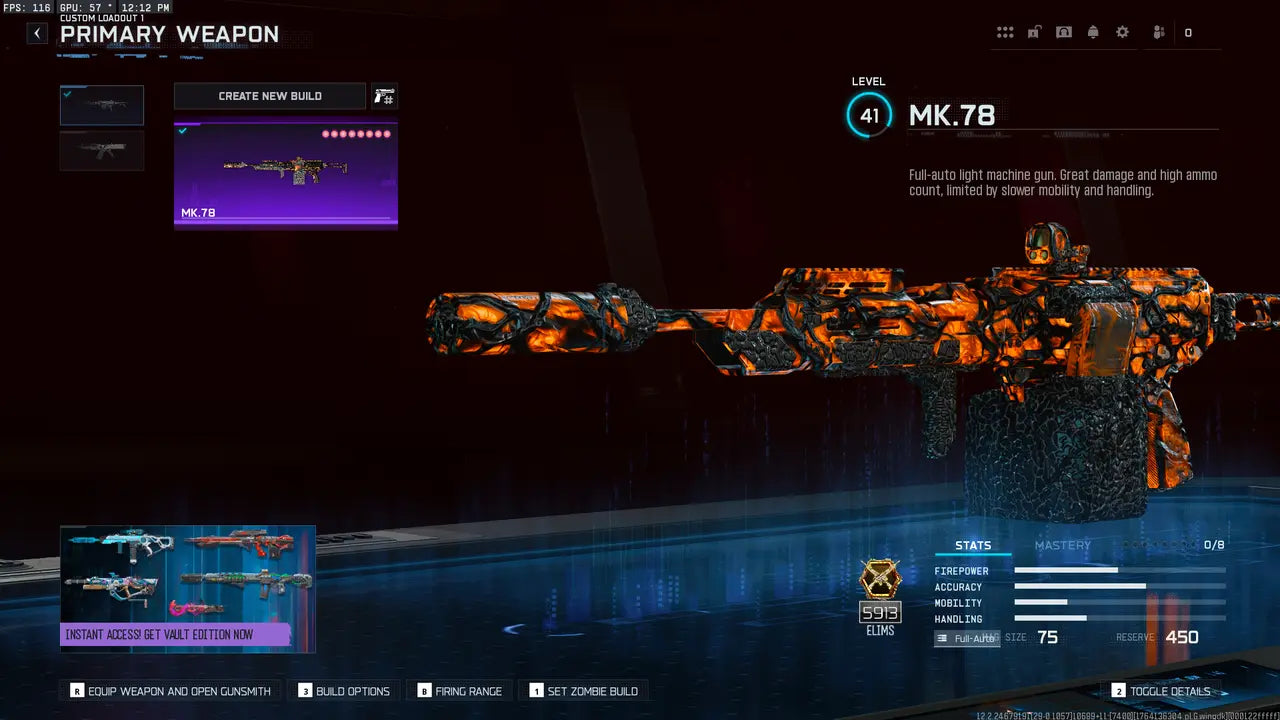Go back using the top-left arrow
Image resolution: width=1280 pixels, height=720 pixels.
click(x=37, y=33)
